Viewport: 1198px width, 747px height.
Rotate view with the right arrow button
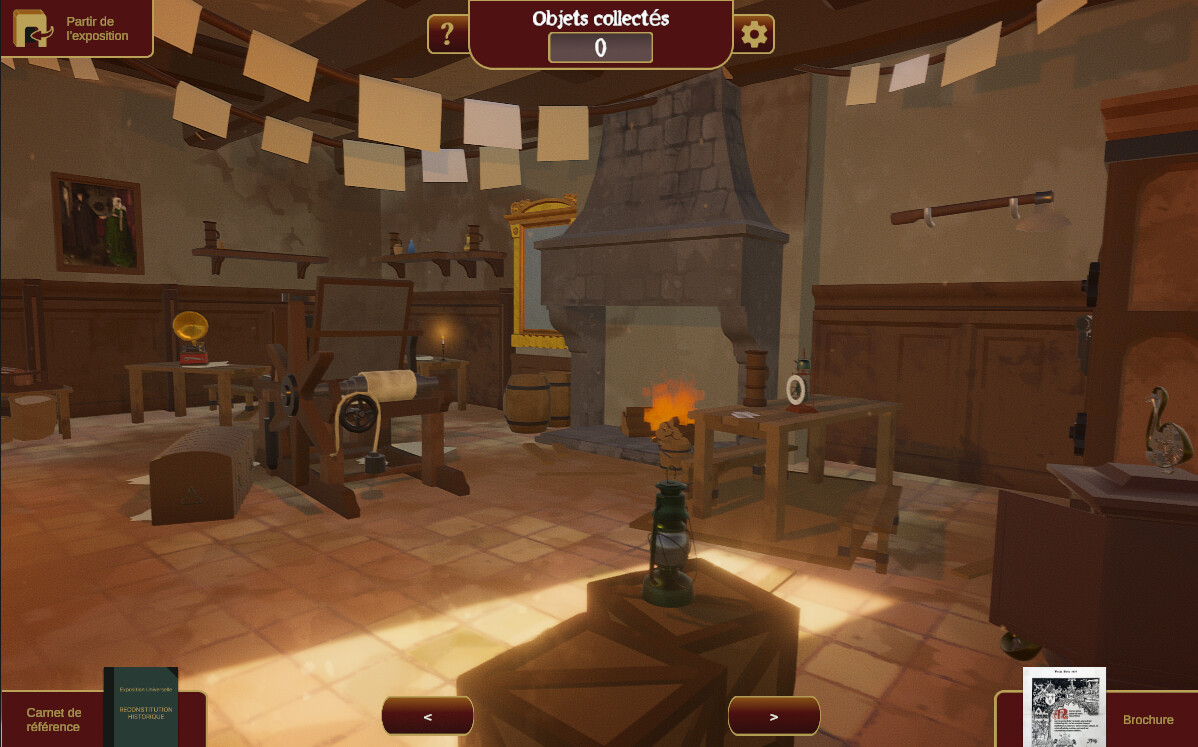pyautogui.click(x=774, y=716)
